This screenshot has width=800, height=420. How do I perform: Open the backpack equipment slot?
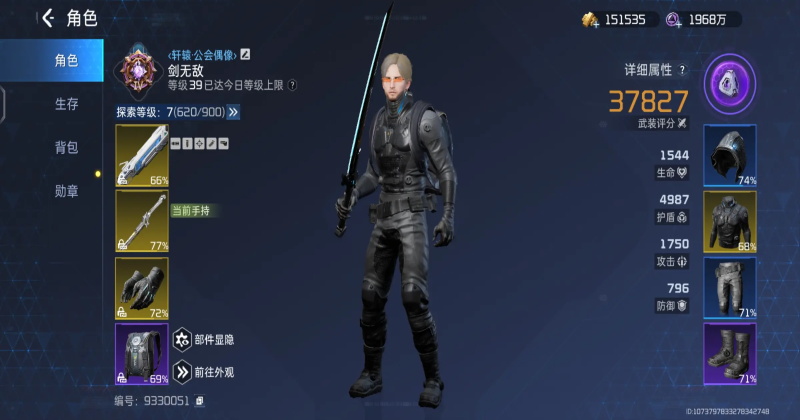[142, 354]
